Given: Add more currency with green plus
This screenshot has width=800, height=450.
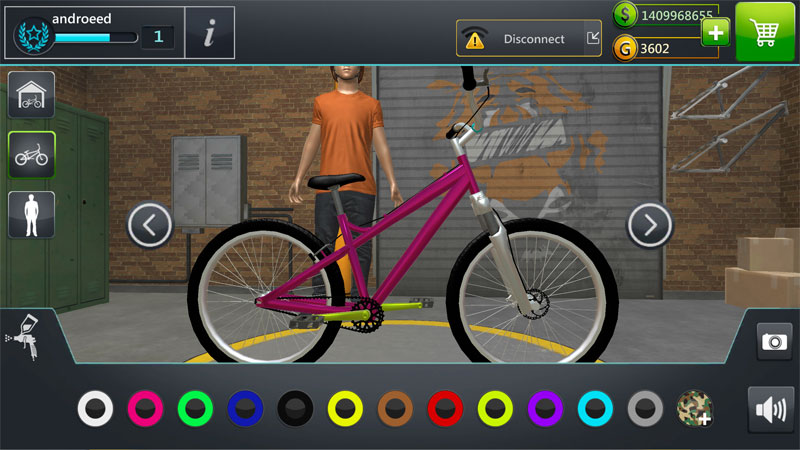Looking at the screenshot, I should pyautogui.click(x=715, y=32).
